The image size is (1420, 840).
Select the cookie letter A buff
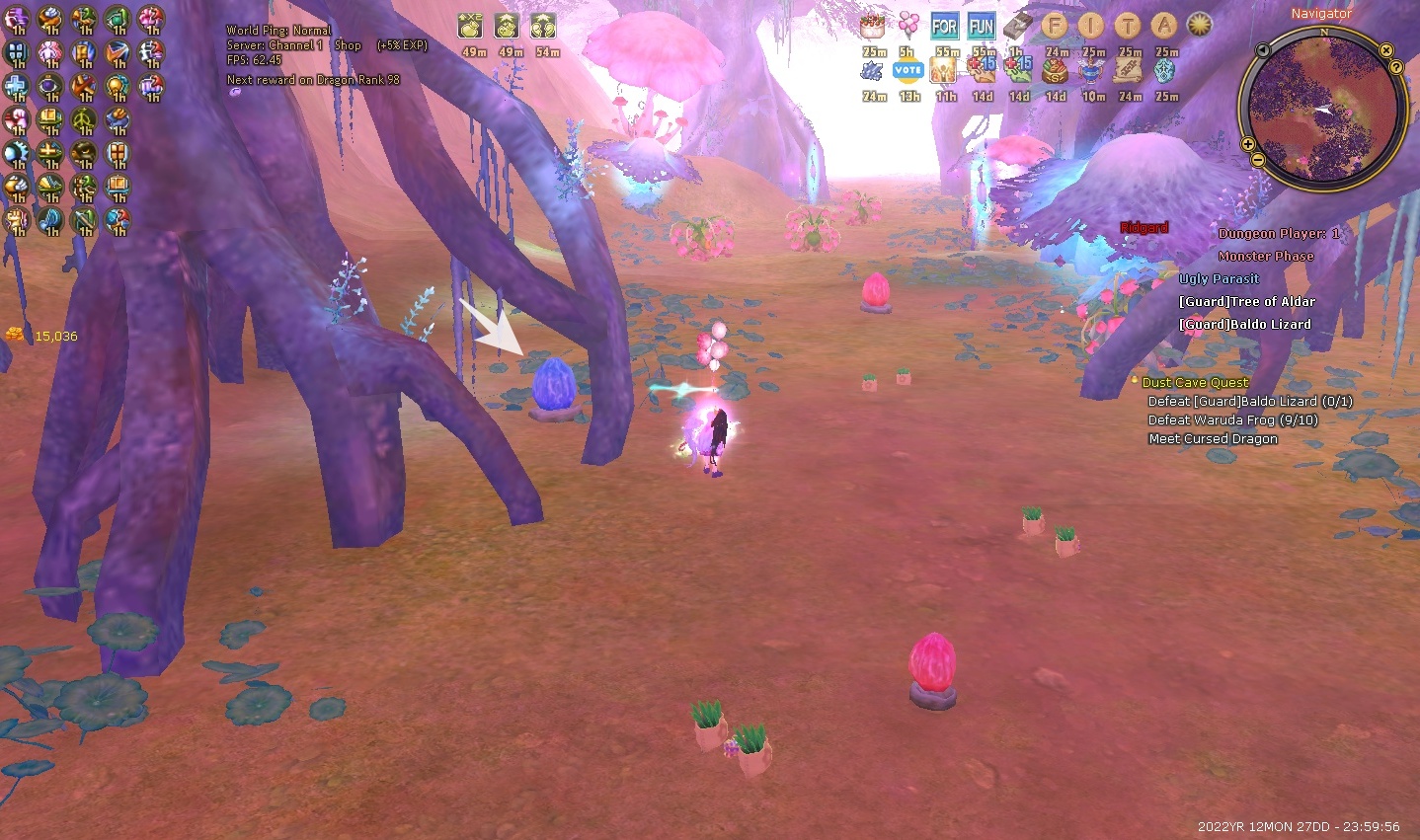(x=1164, y=27)
